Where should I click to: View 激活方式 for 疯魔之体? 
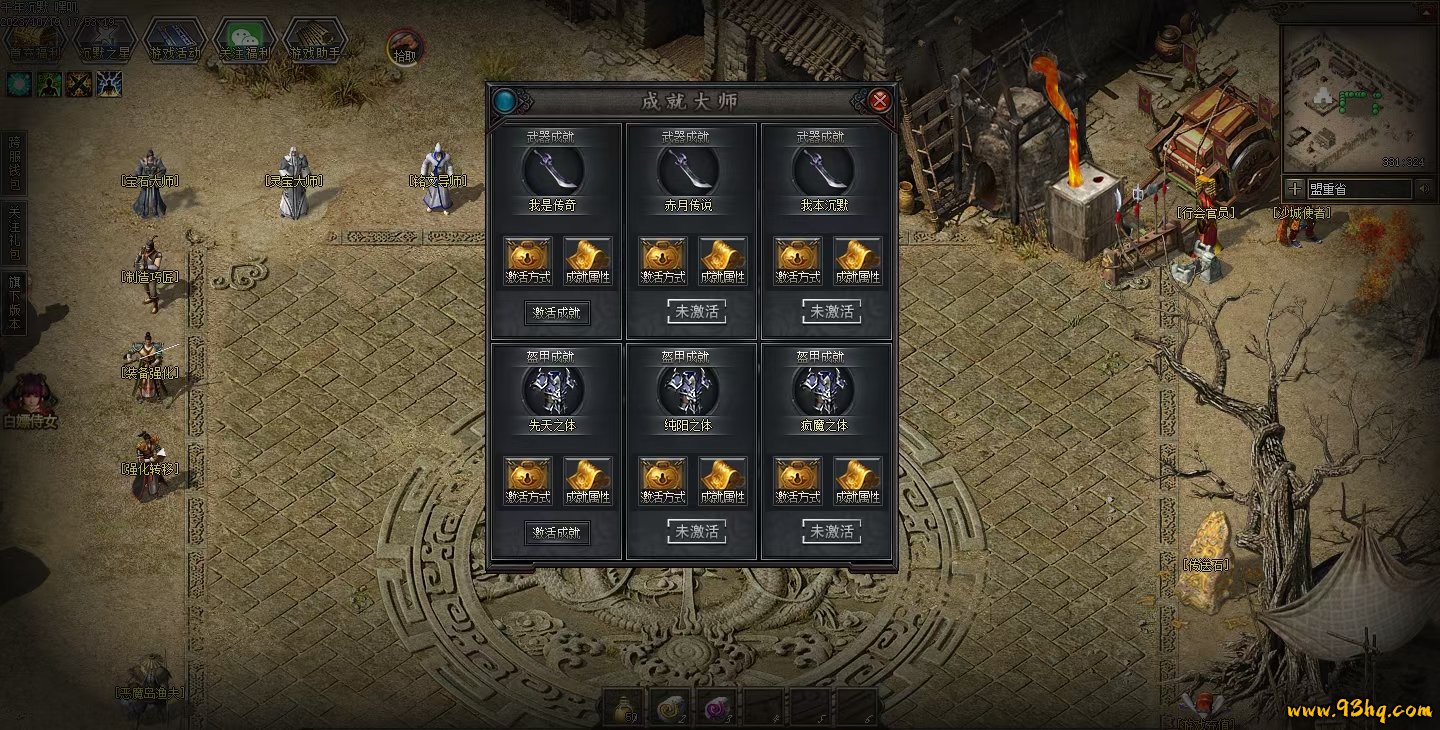798,481
